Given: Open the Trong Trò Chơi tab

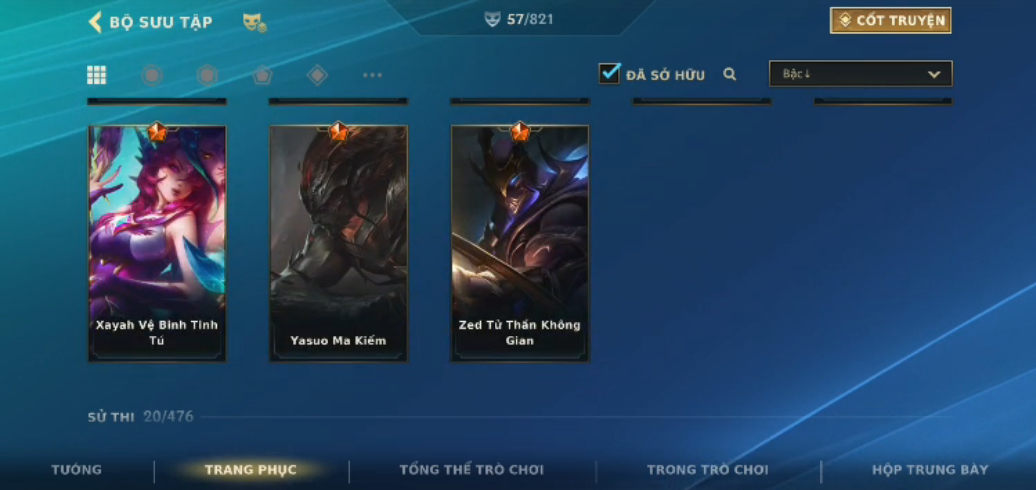Looking at the screenshot, I should (708, 470).
